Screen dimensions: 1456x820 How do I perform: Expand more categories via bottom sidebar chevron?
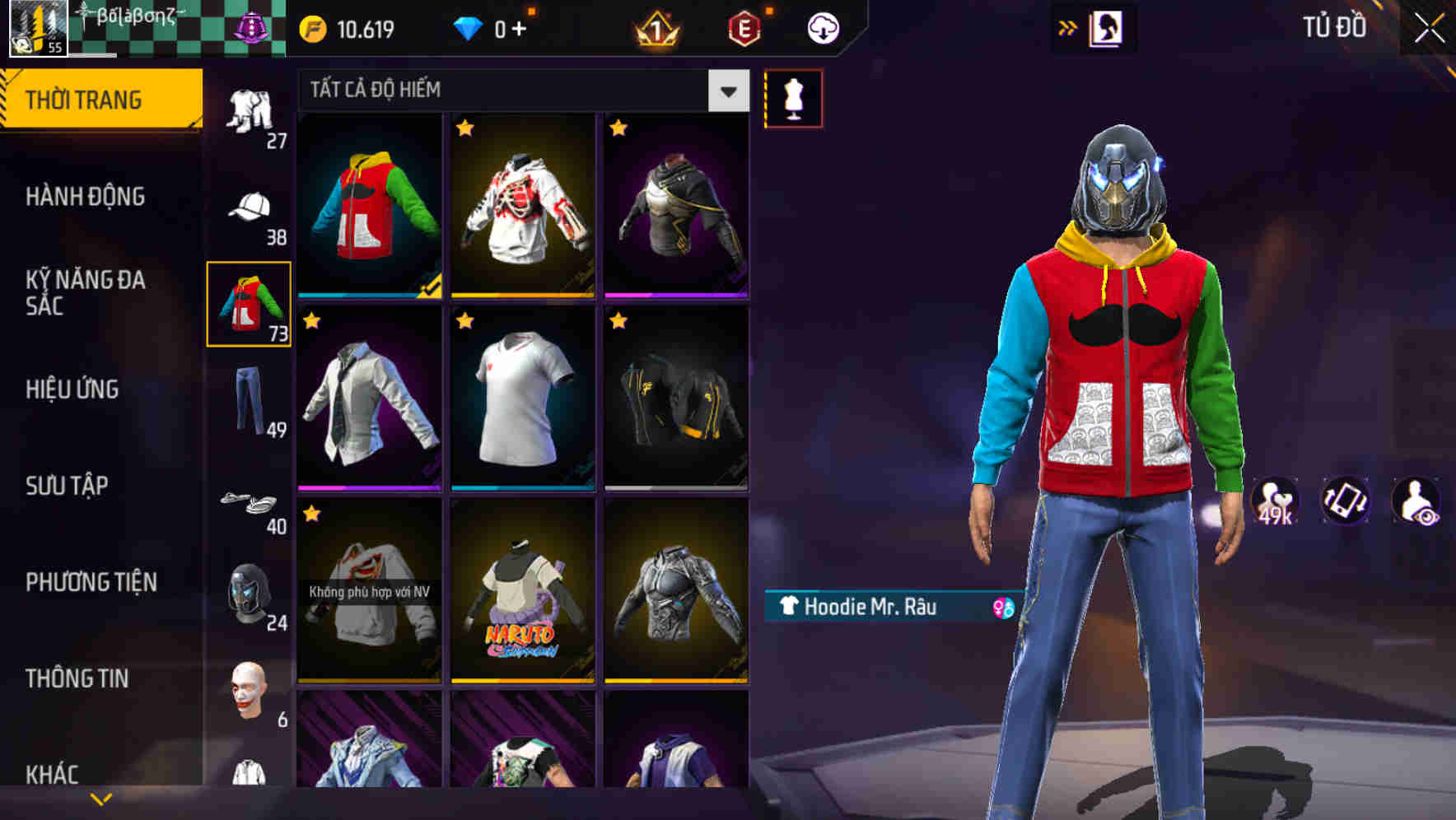pos(101,798)
